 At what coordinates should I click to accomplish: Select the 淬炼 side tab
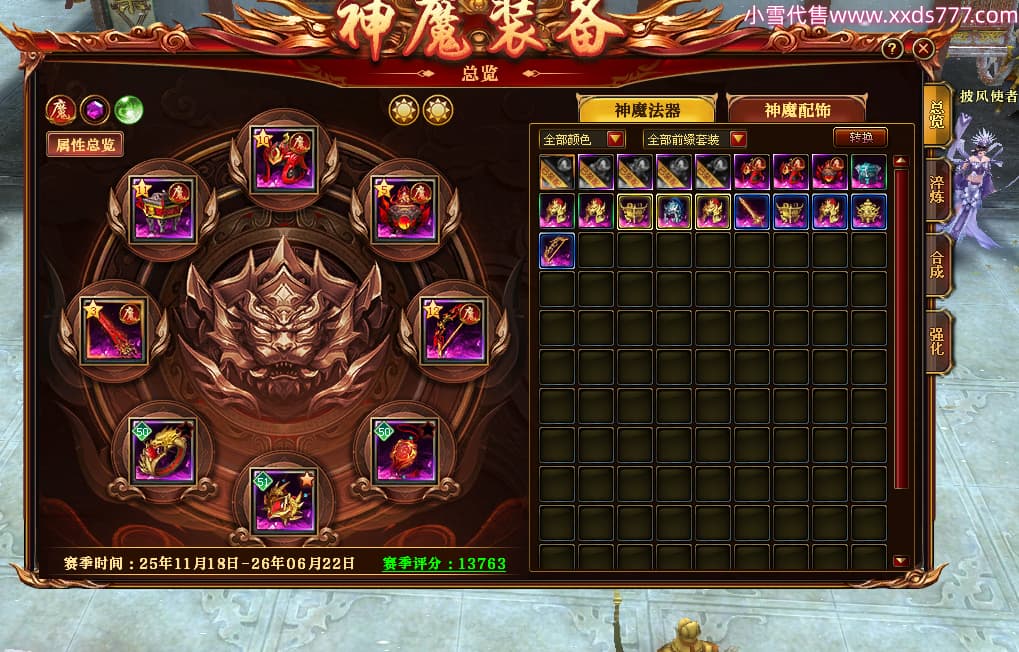[x=937, y=190]
